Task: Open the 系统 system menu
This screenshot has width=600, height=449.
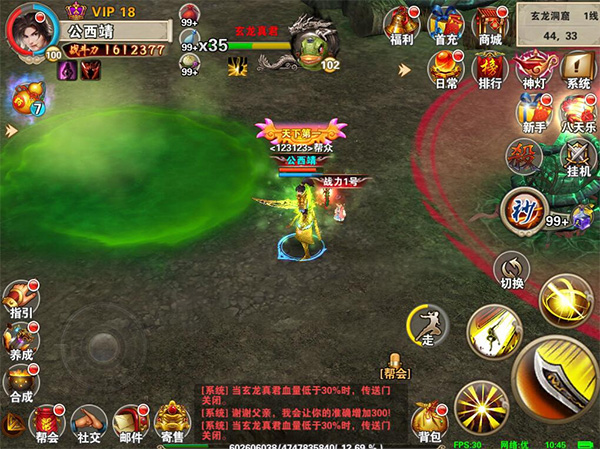Action: [578, 69]
